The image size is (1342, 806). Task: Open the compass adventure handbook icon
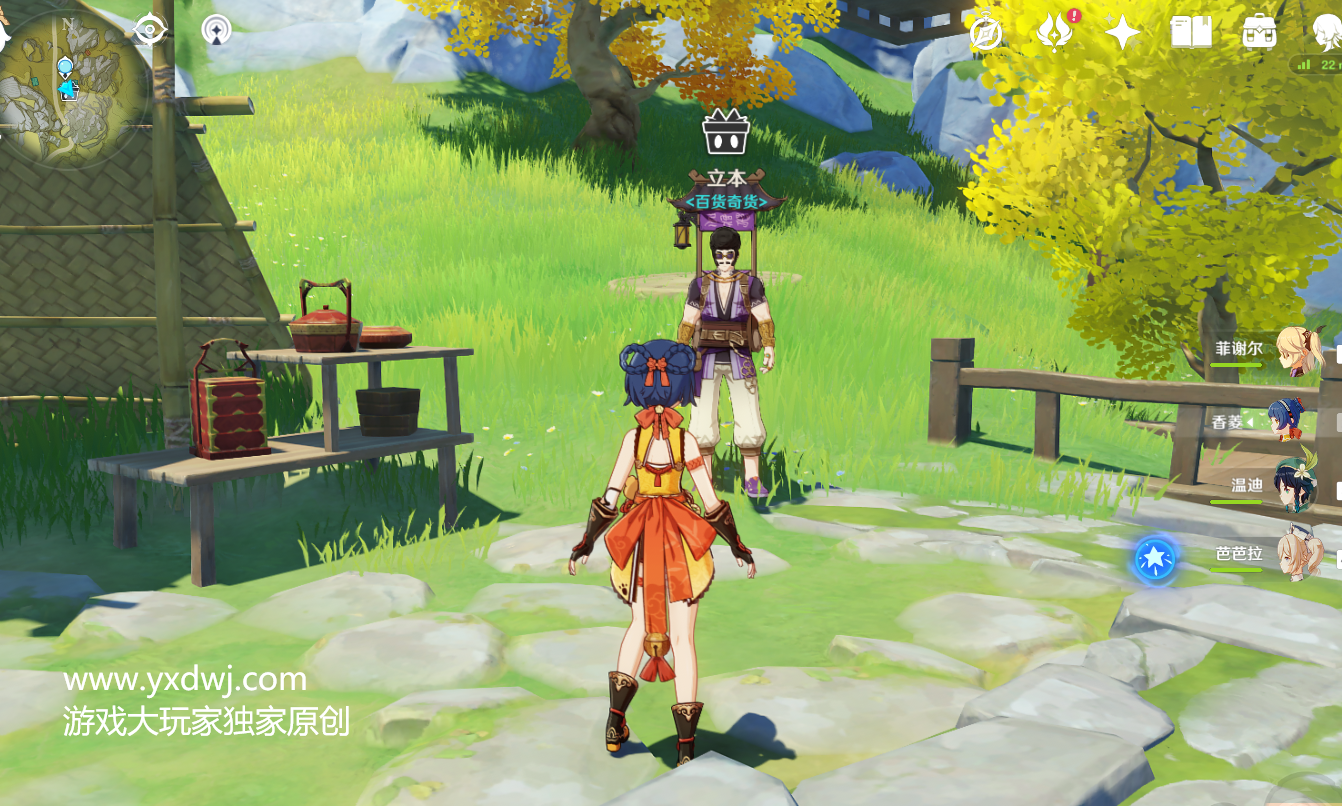[986, 33]
